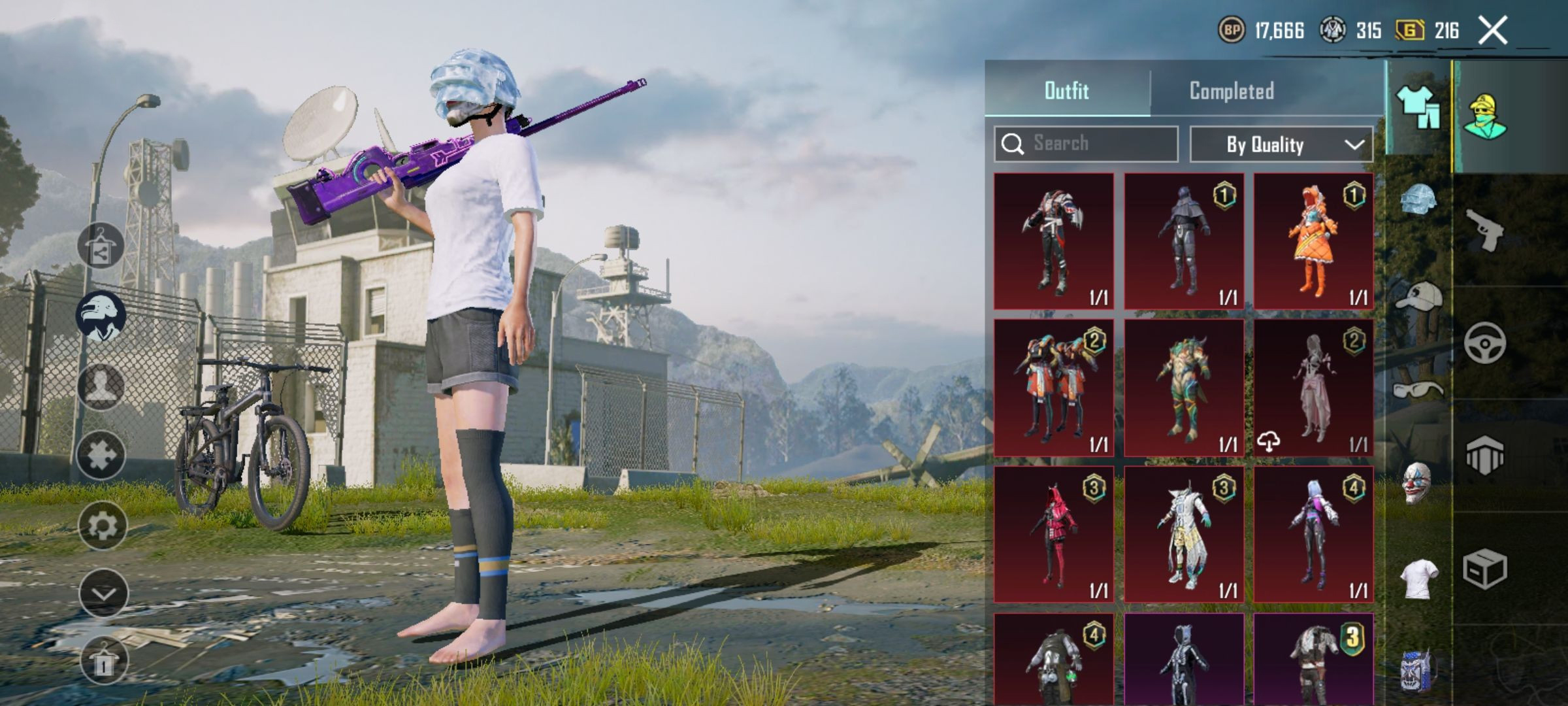Open the settings gear on left panel
The image size is (1568, 706).
point(102,525)
